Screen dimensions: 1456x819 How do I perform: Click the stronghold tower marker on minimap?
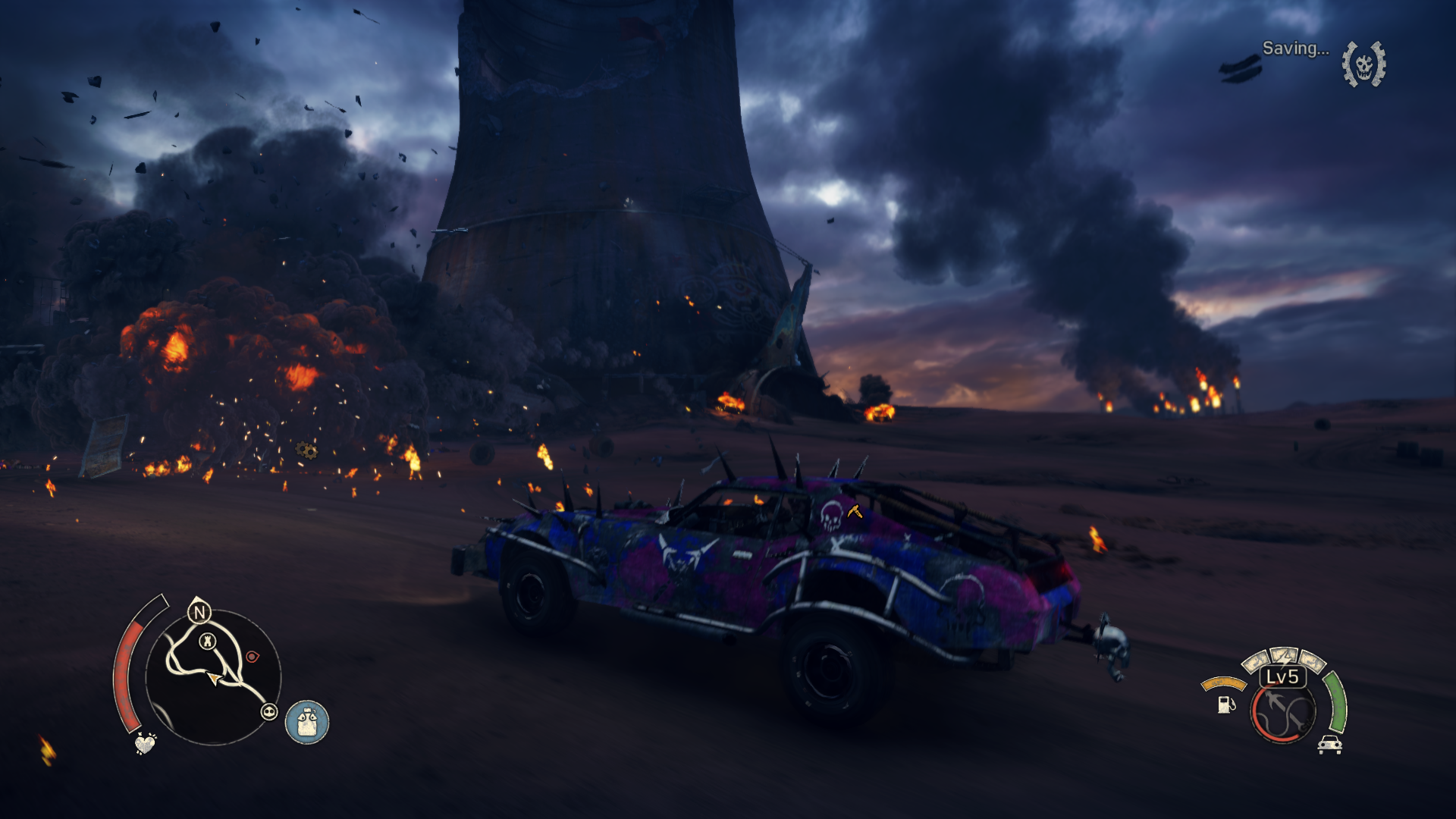point(207,642)
